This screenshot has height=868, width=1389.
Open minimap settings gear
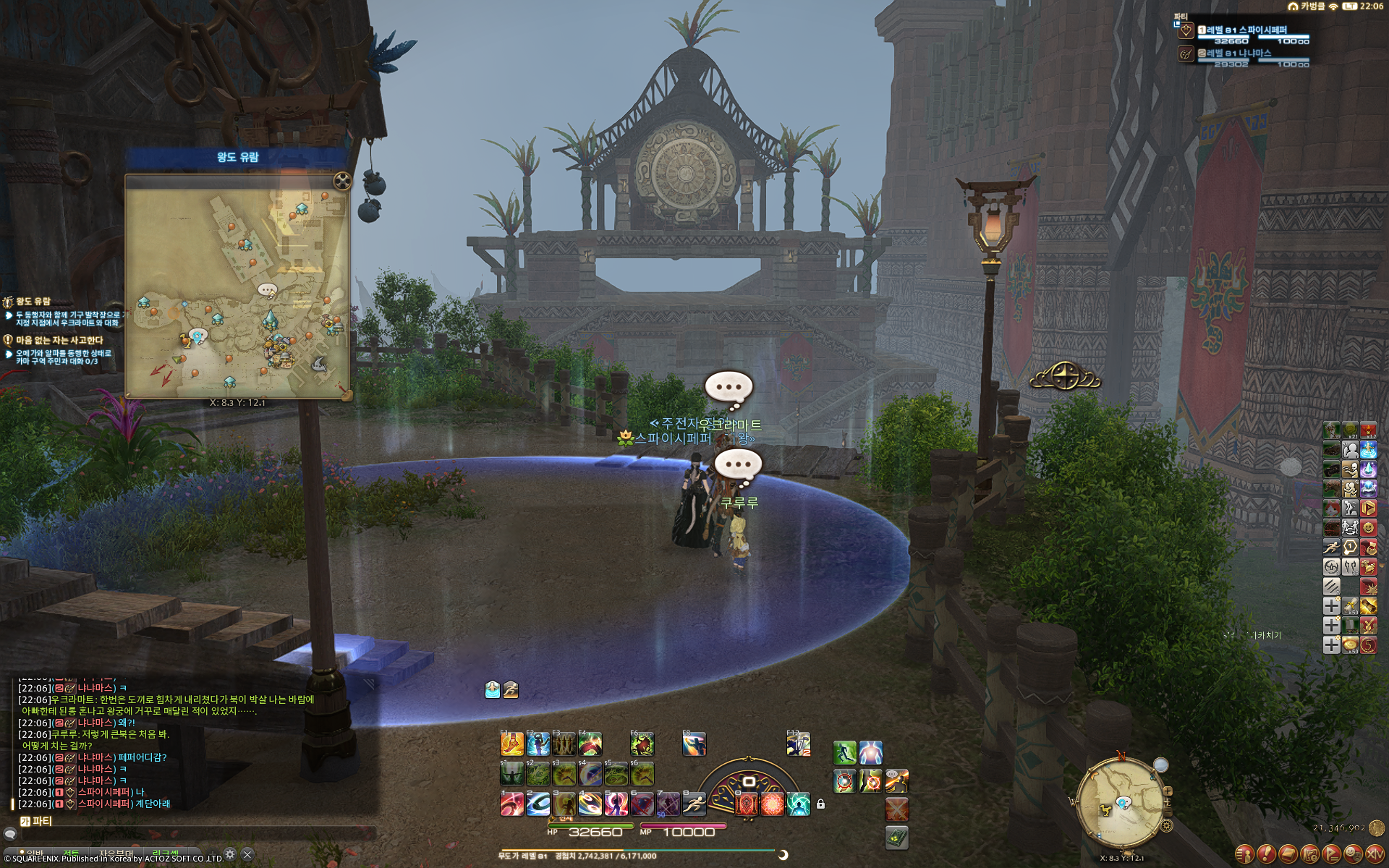[x=1166, y=825]
